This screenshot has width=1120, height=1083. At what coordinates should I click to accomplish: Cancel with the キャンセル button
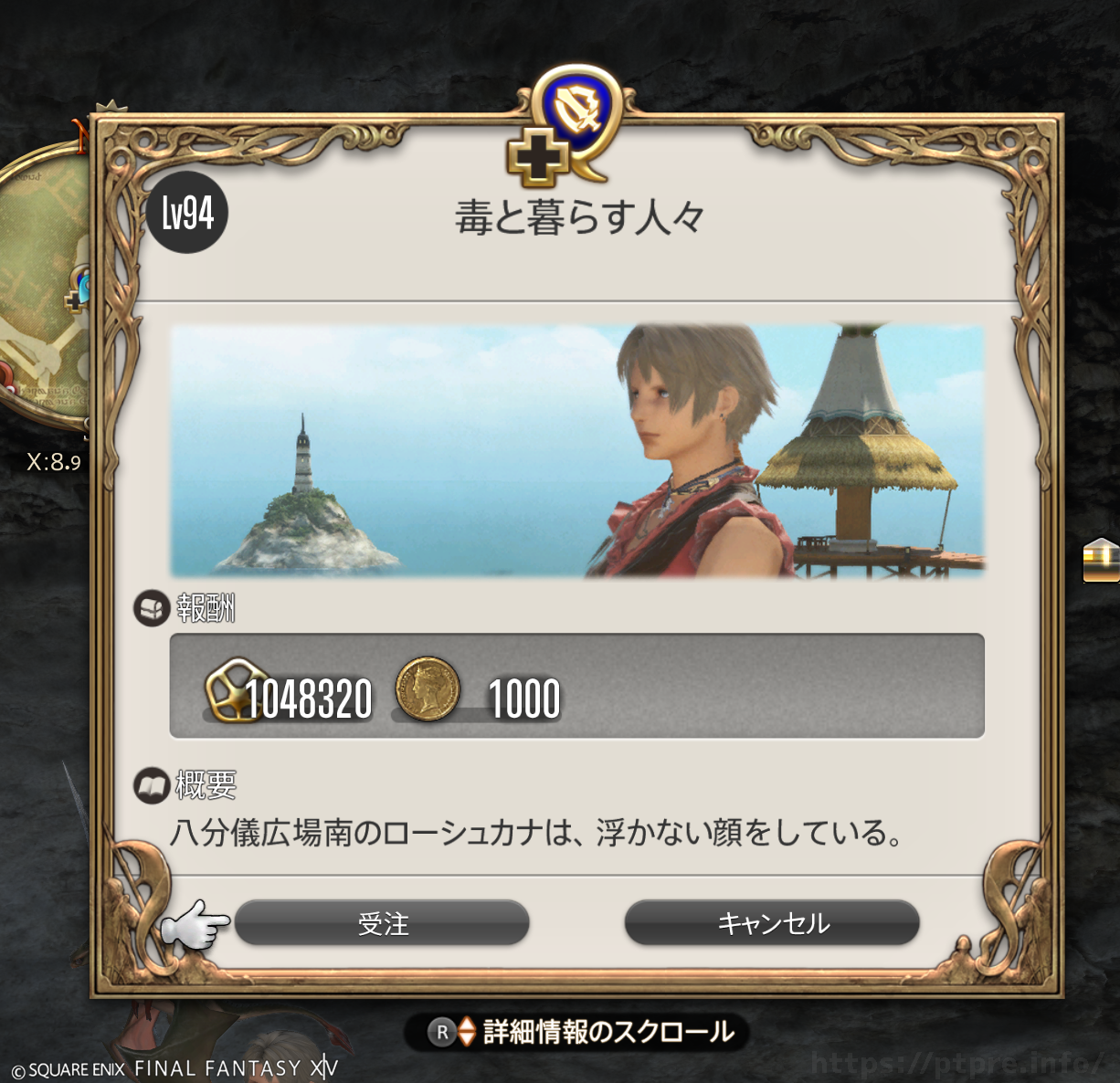tap(772, 923)
